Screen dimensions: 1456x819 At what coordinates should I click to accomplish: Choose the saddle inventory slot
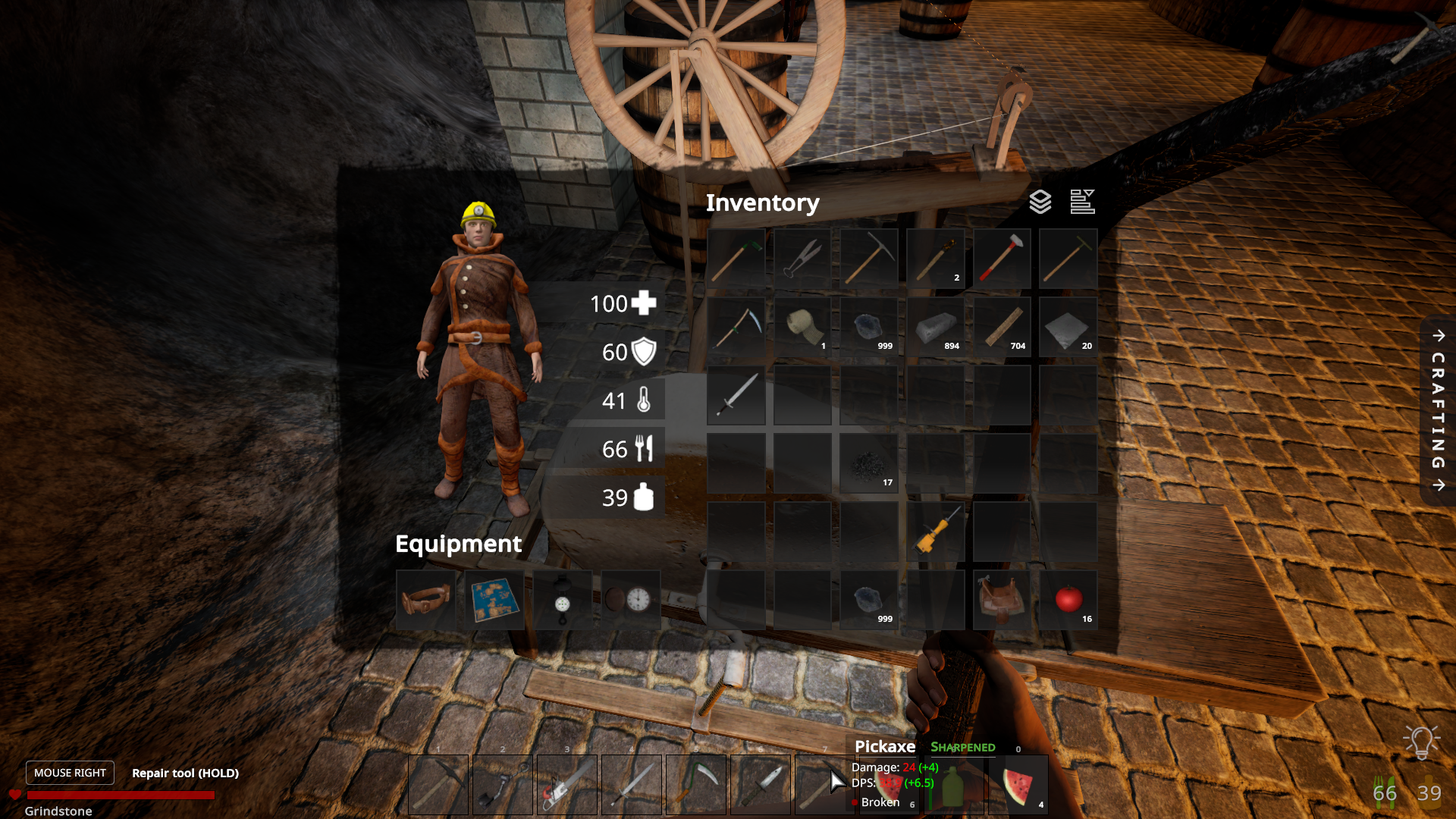tap(1002, 600)
